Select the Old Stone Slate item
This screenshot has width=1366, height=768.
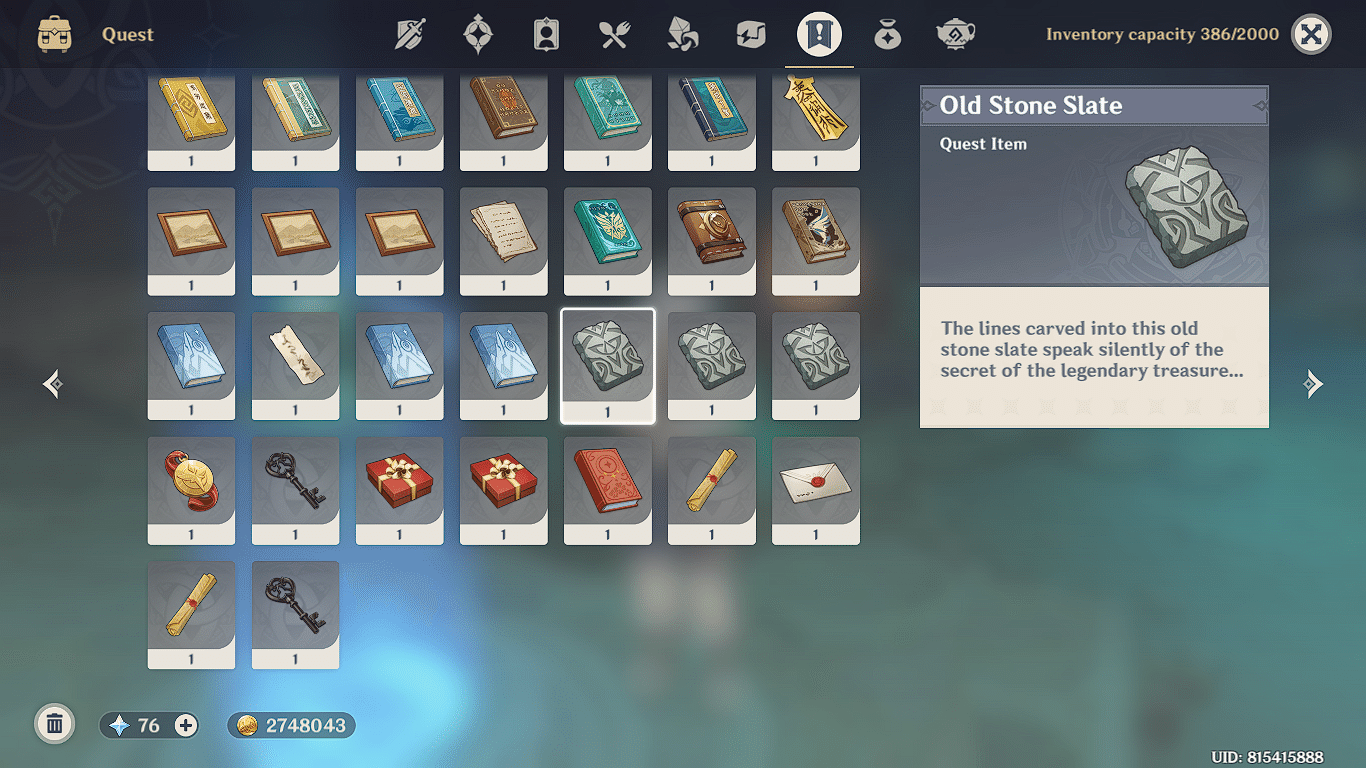pos(607,366)
